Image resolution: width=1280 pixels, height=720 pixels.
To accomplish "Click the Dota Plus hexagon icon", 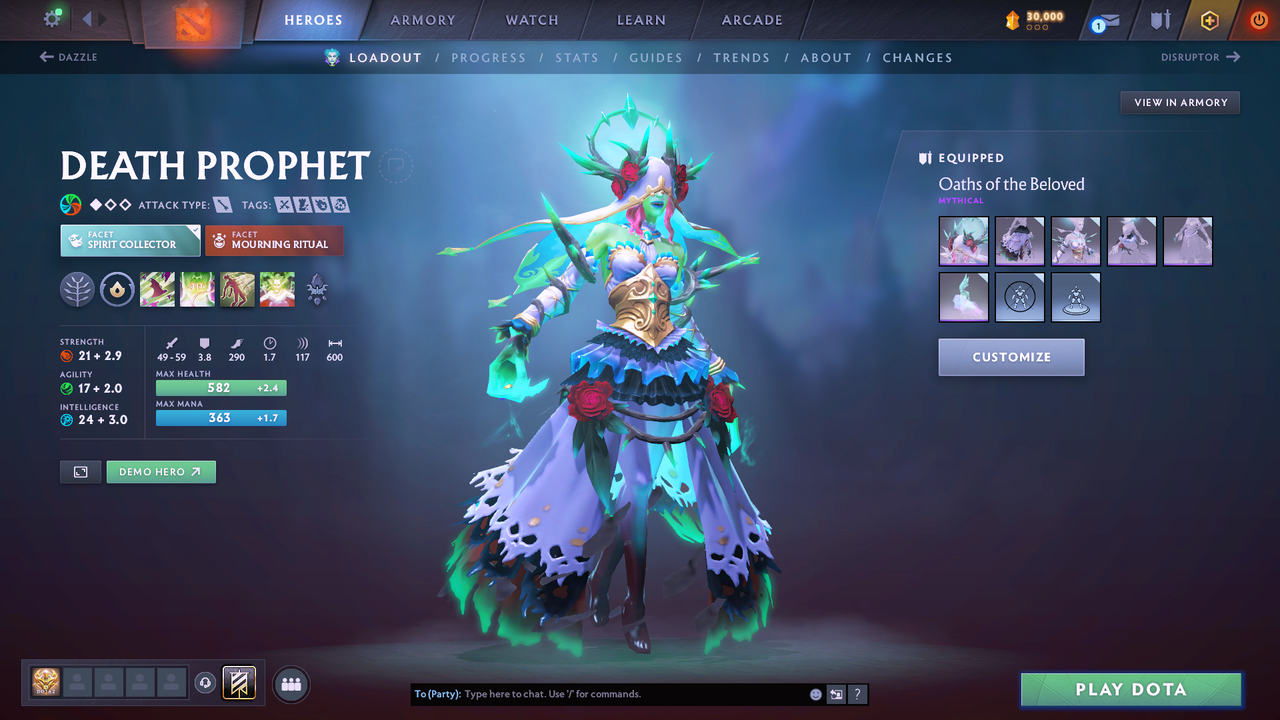I will [x=1209, y=20].
